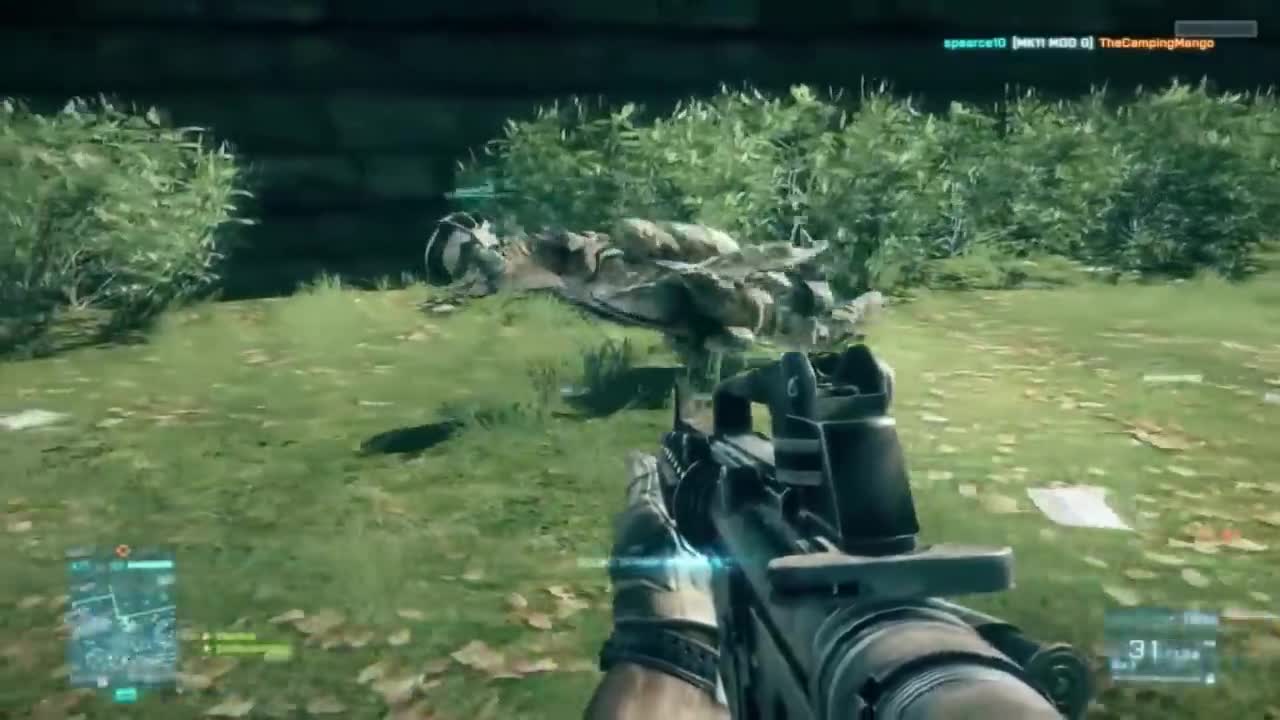Click TheCampingMango's name in the kill feed

[1156, 44]
